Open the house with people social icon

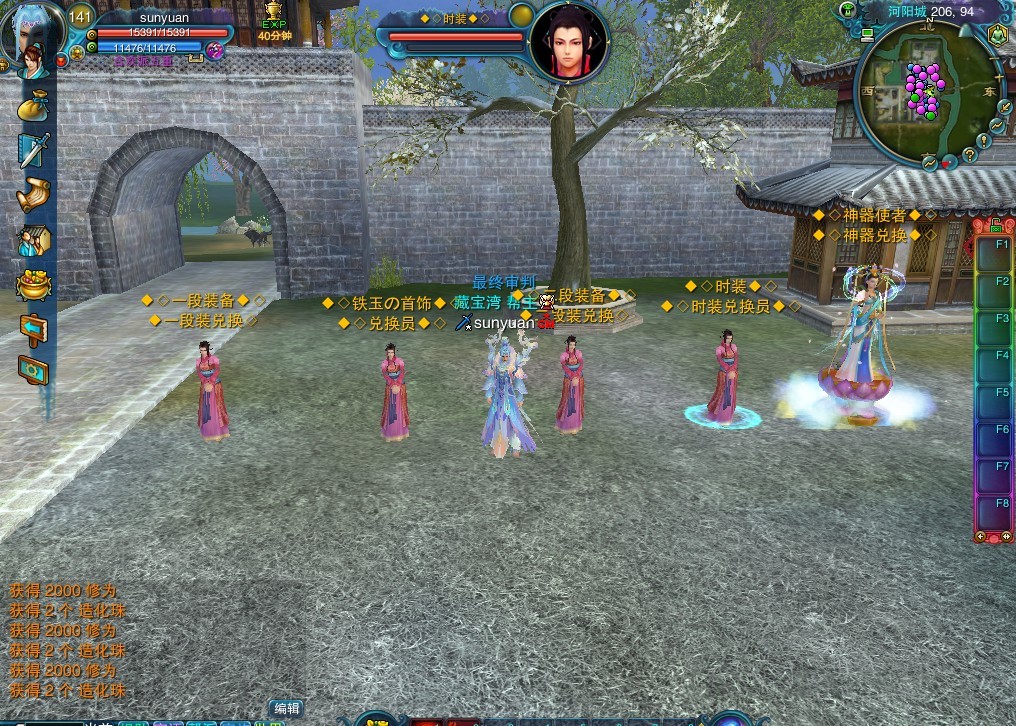click(33, 240)
